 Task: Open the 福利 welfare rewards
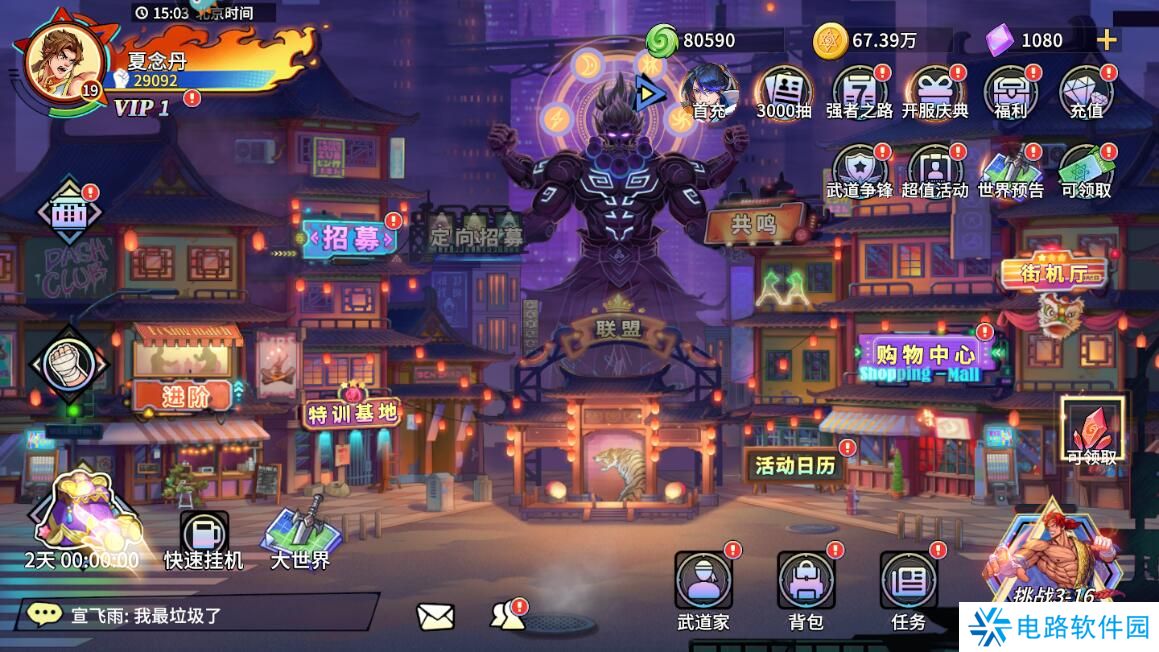(x=1010, y=91)
